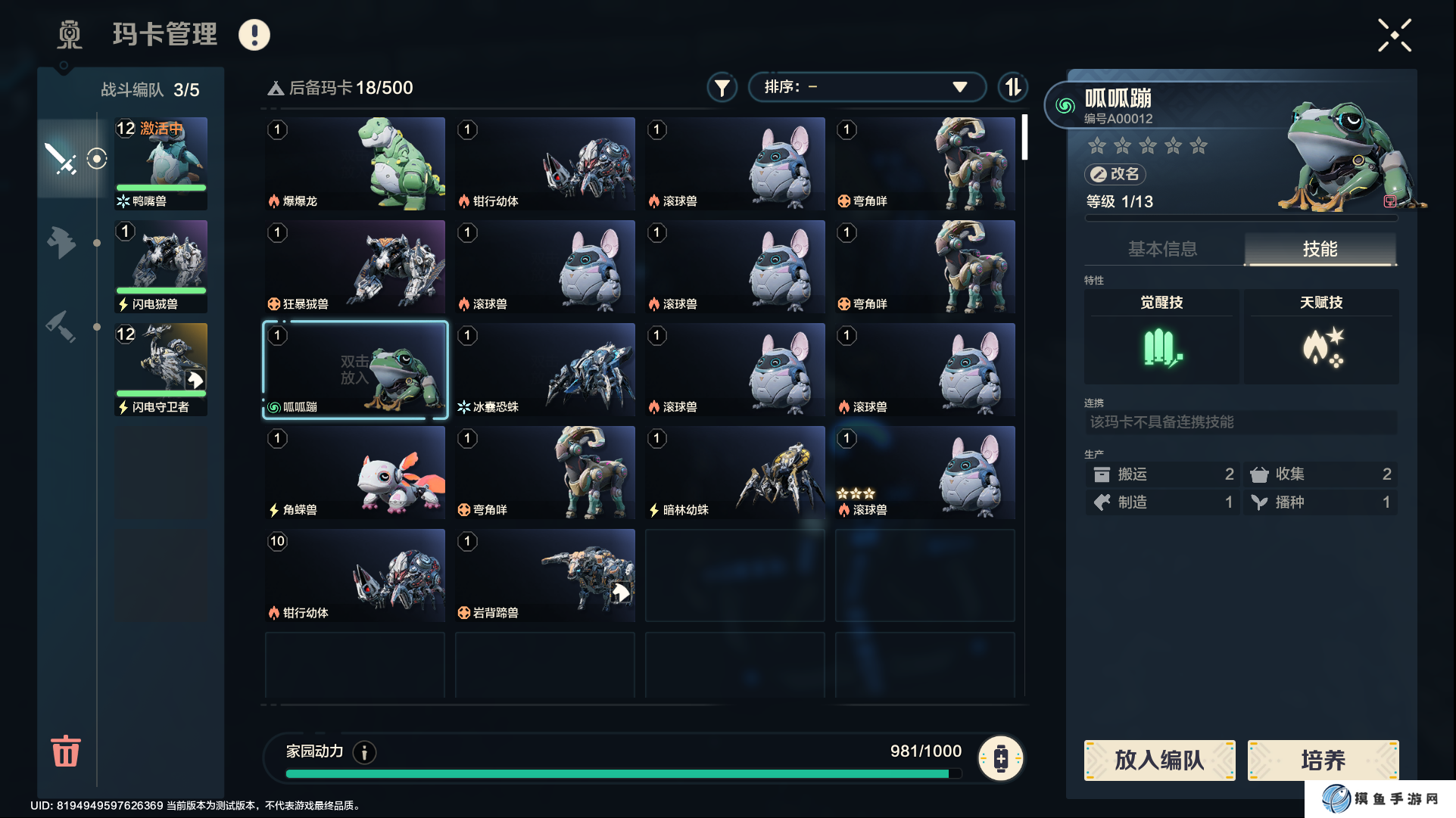
Task: Switch to the 基本信息 tab
Action: click(x=1162, y=249)
